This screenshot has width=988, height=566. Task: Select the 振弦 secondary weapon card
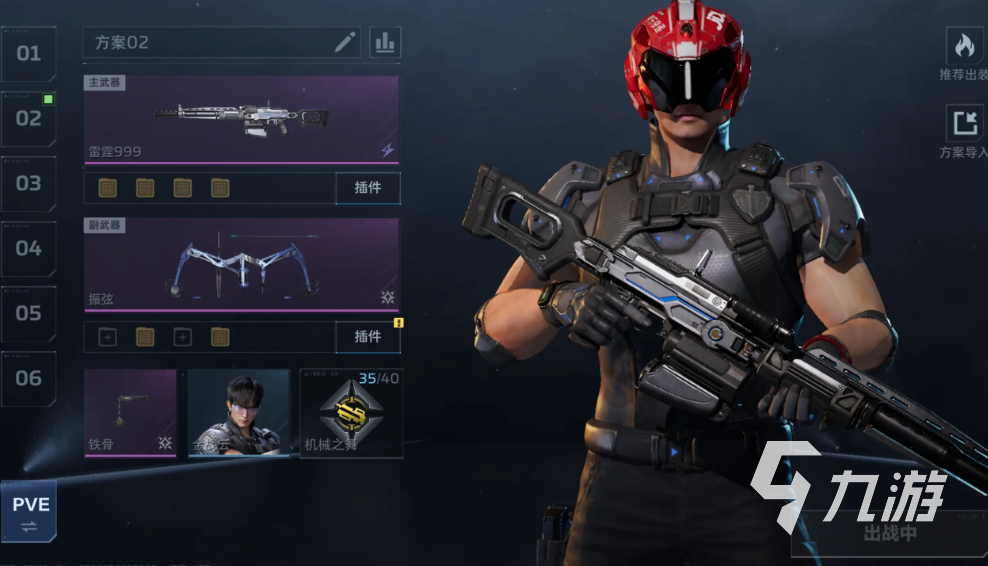[241, 263]
